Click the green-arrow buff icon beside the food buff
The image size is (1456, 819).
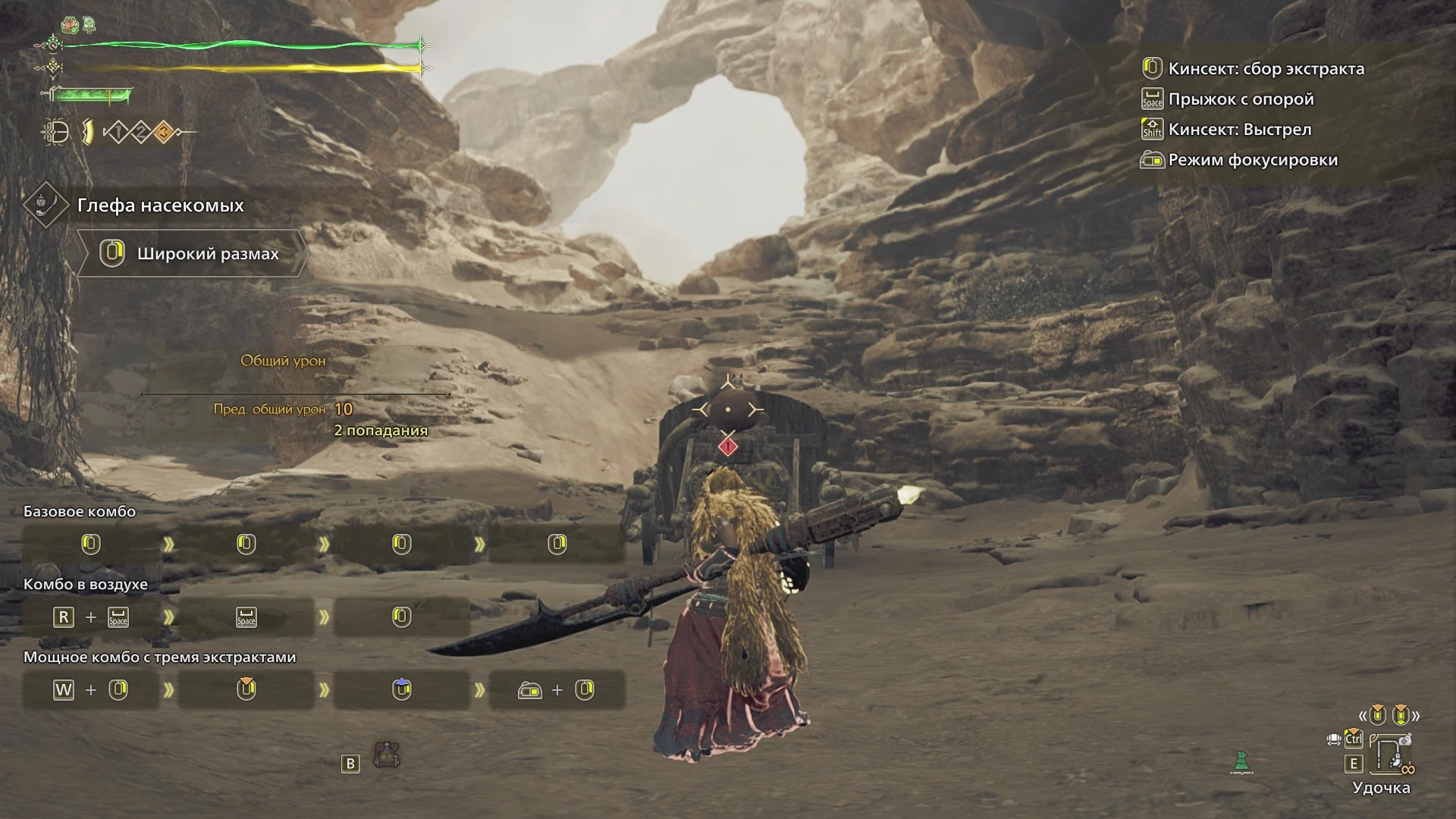89,24
